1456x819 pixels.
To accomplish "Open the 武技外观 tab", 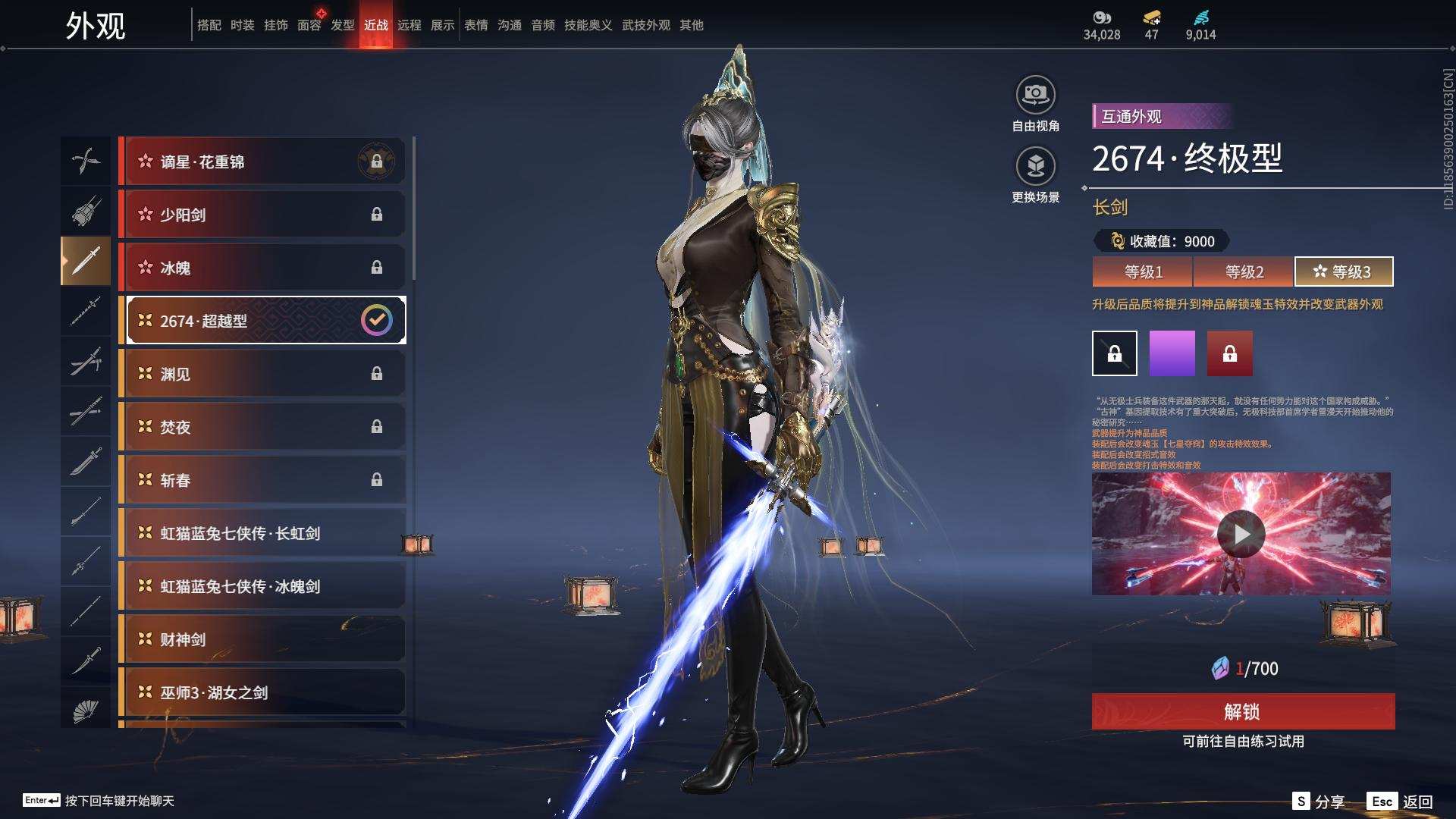I will click(x=646, y=25).
